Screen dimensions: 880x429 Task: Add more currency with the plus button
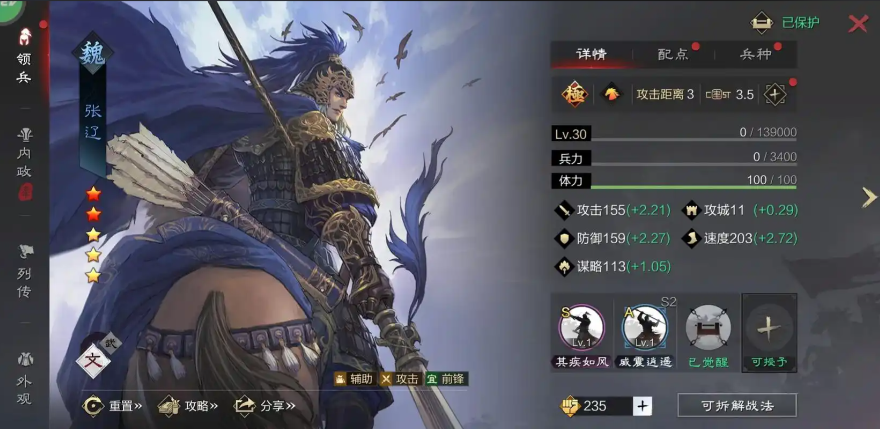point(643,405)
